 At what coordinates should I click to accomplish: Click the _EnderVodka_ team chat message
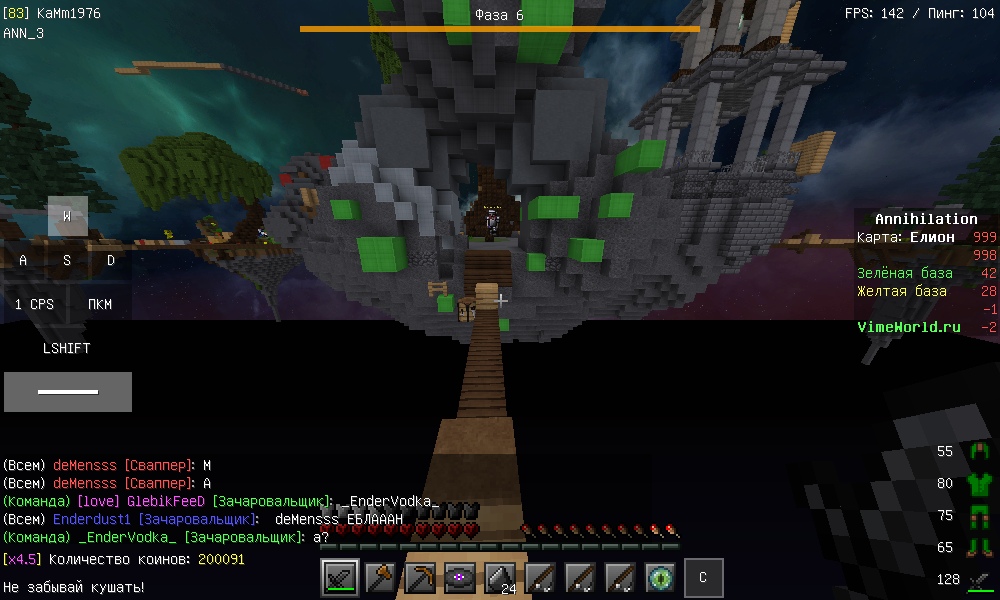(x=166, y=538)
